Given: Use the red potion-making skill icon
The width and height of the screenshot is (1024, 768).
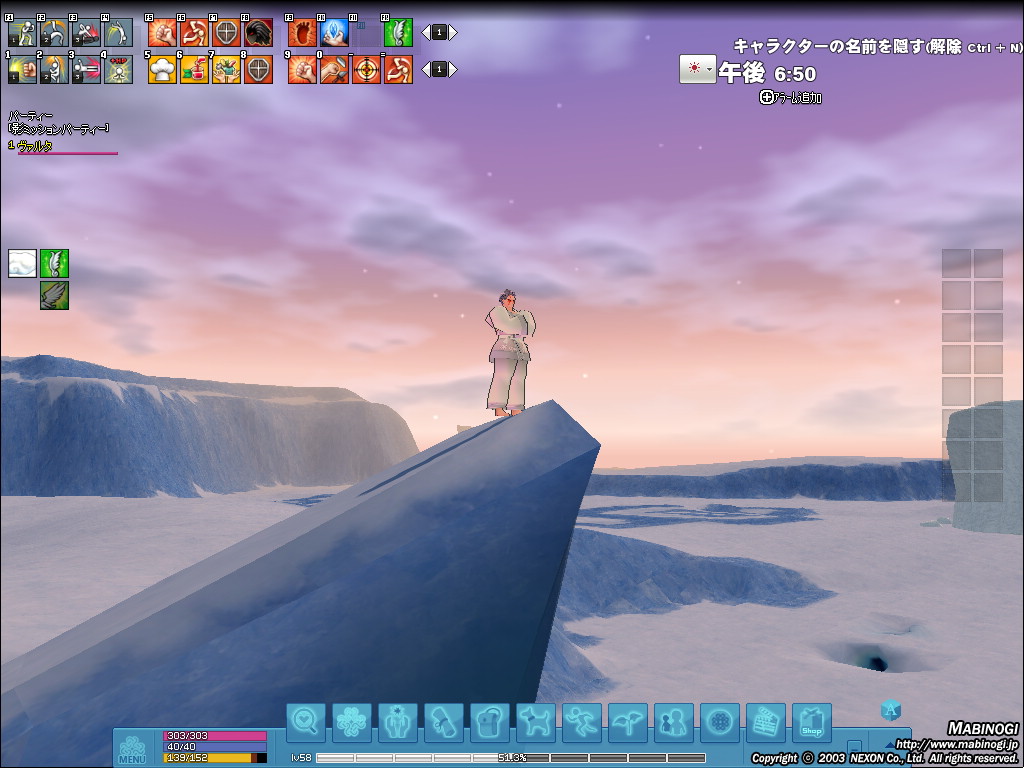Looking at the screenshot, I should [x=195, y=69].
